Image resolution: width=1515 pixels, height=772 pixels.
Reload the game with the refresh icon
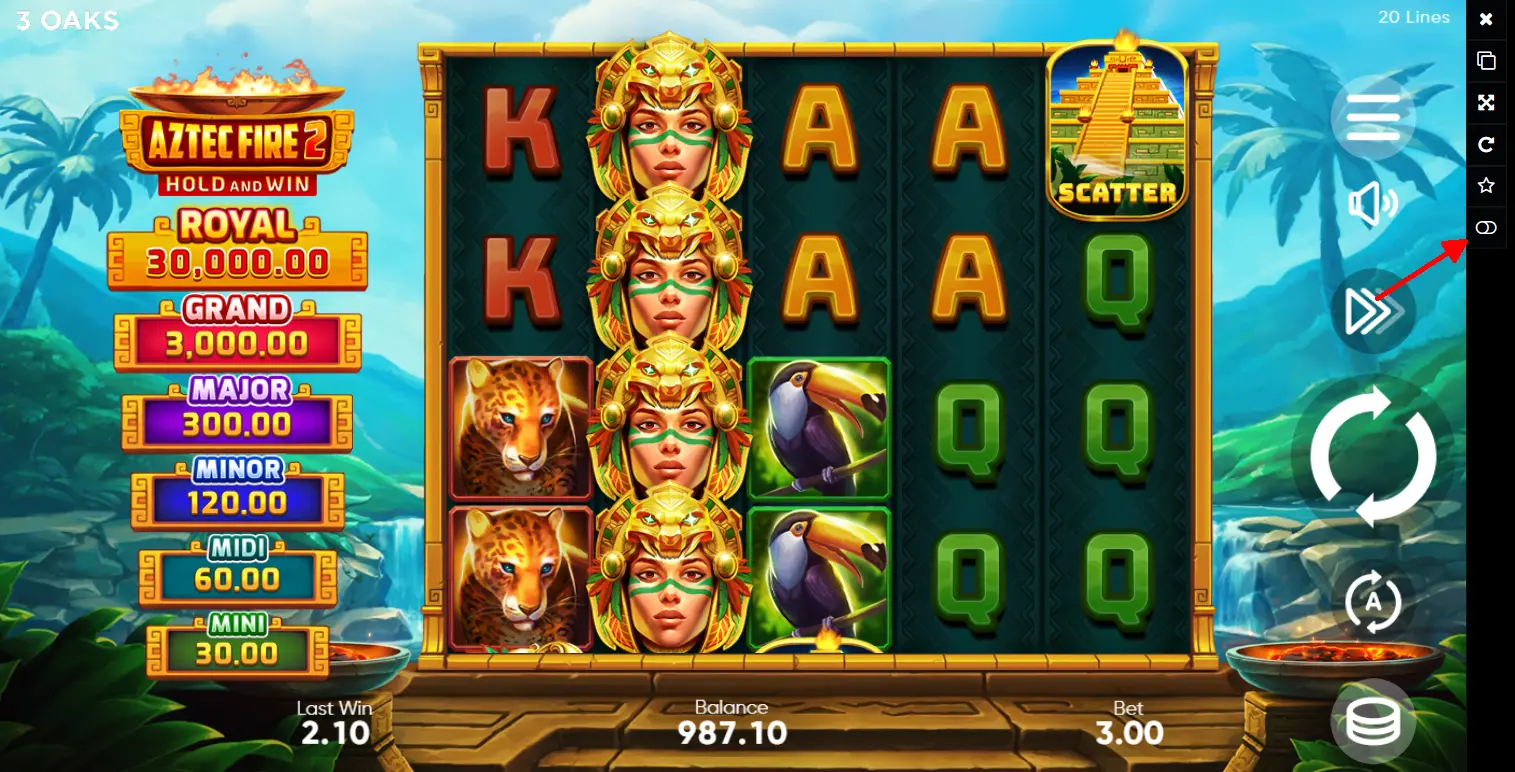click(1486, 144)
